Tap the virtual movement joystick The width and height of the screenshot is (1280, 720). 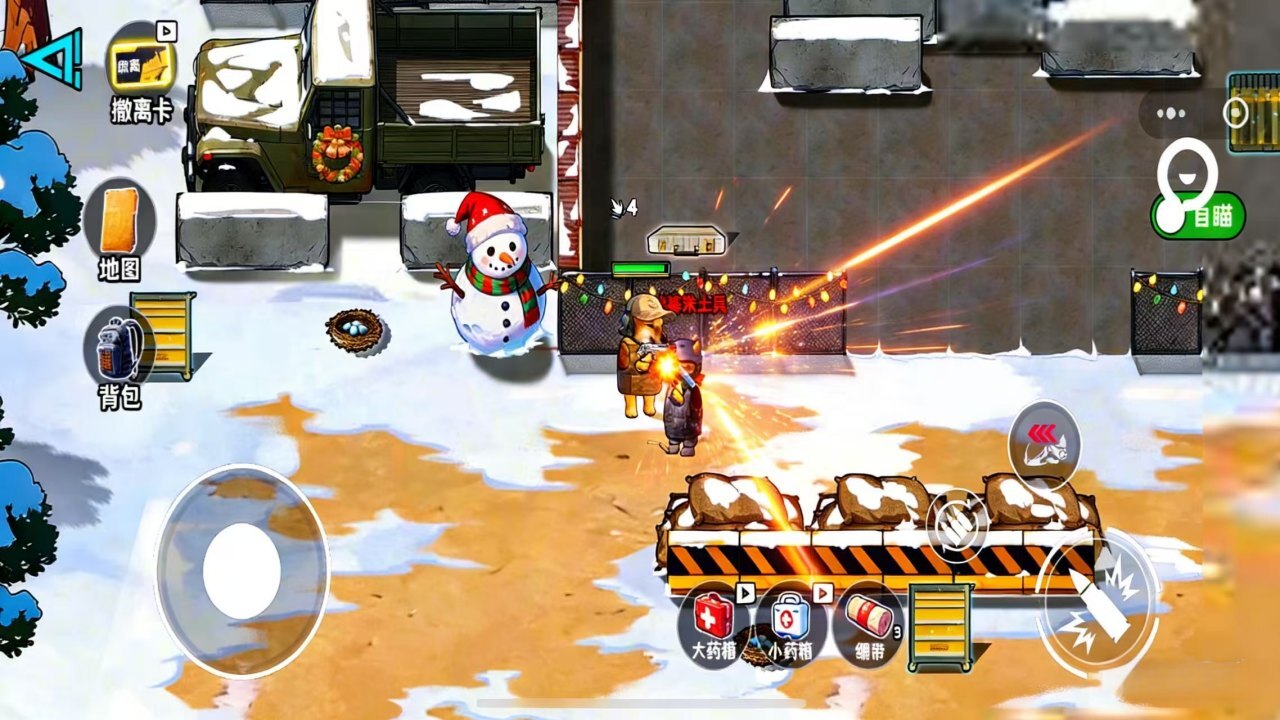coord(242,571)
